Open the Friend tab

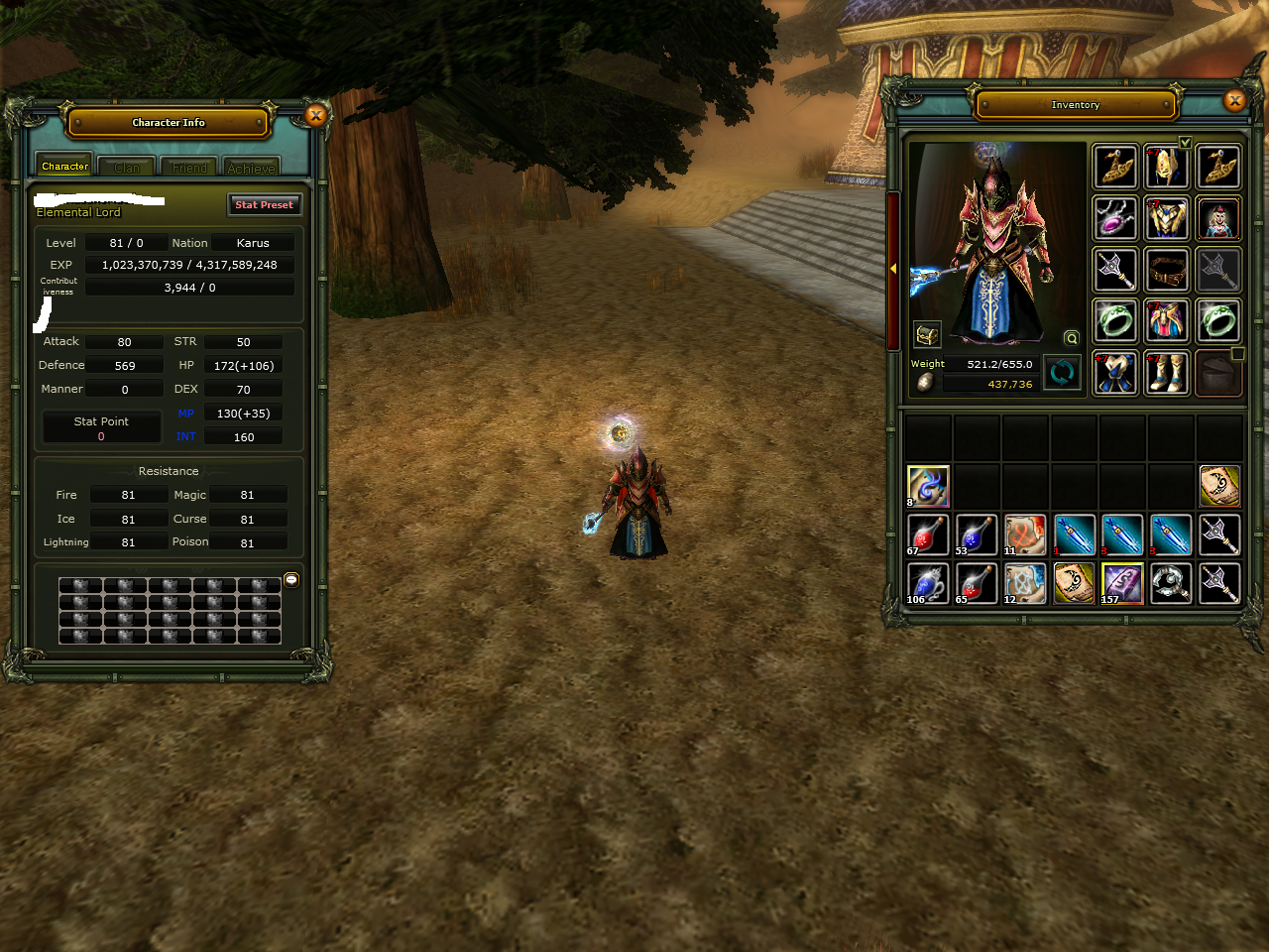pos(189,168)
